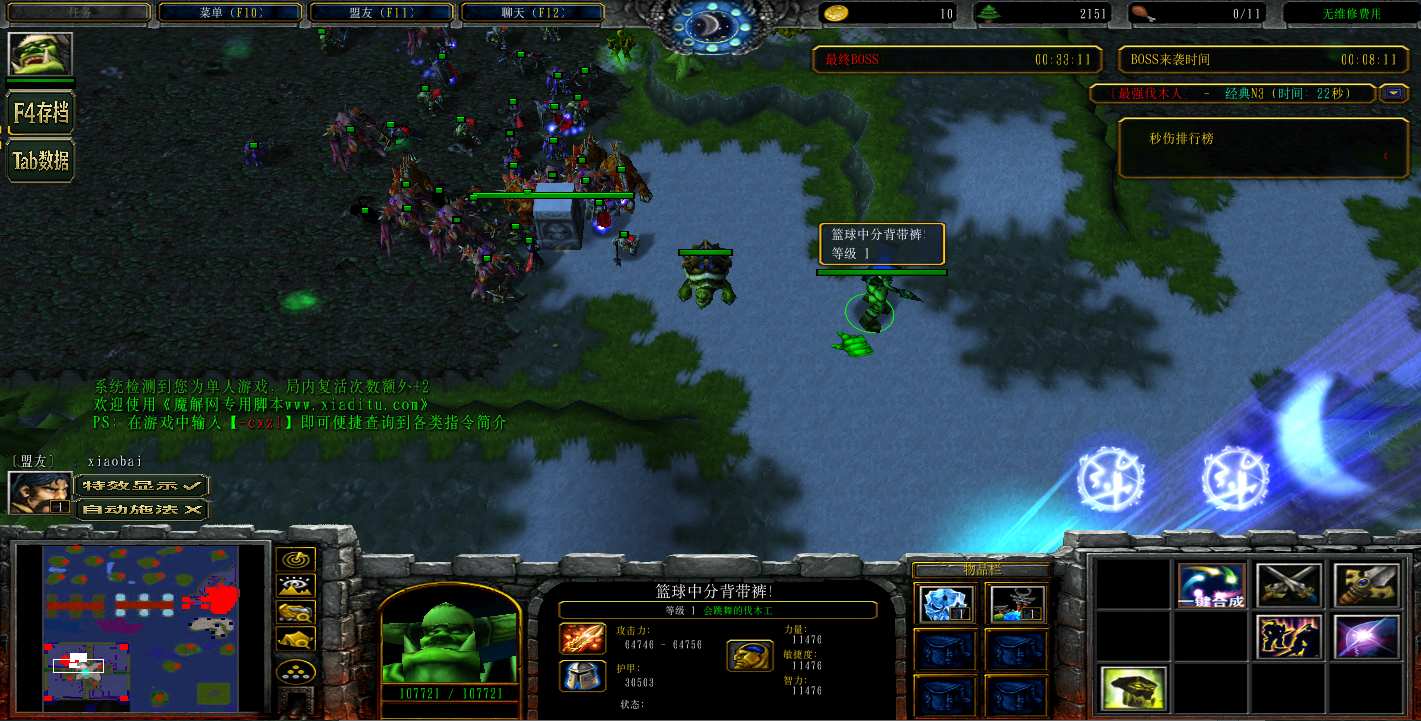Viewport: 1421px width, 721px height.
Task: Select the orc hero portrait icon
Action: point(41,54)
